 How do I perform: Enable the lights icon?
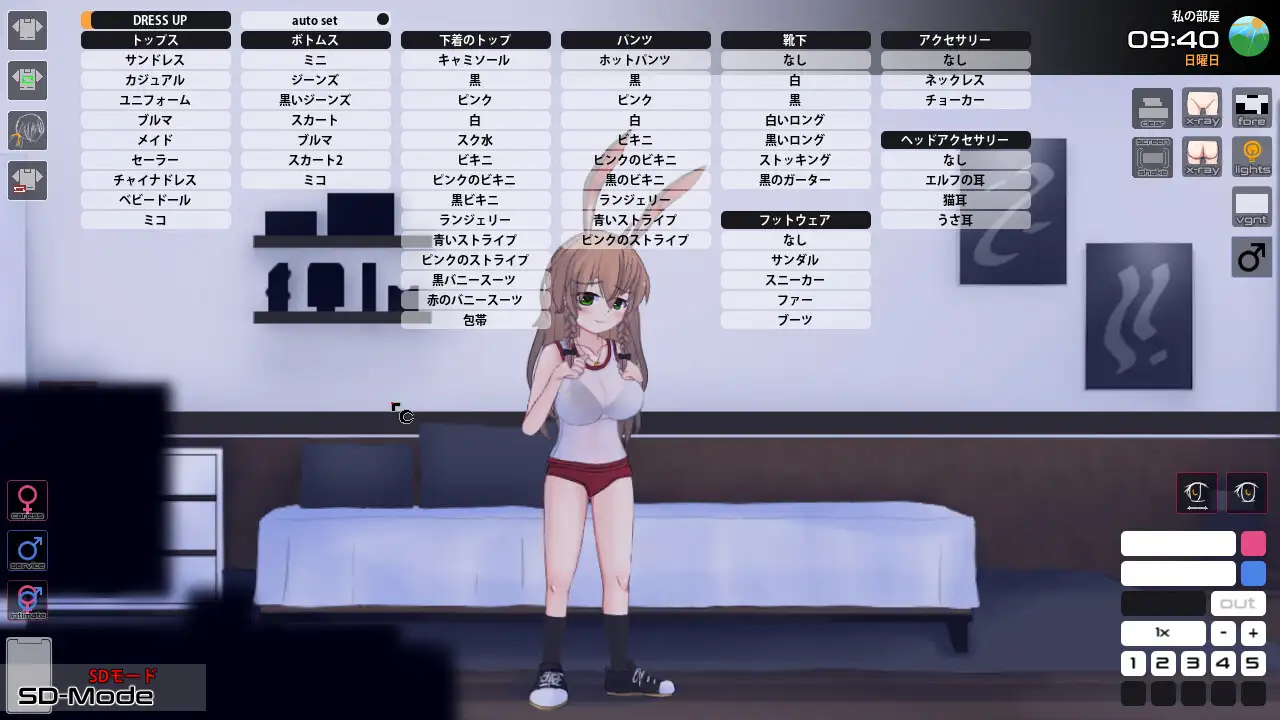[1251, 157]
